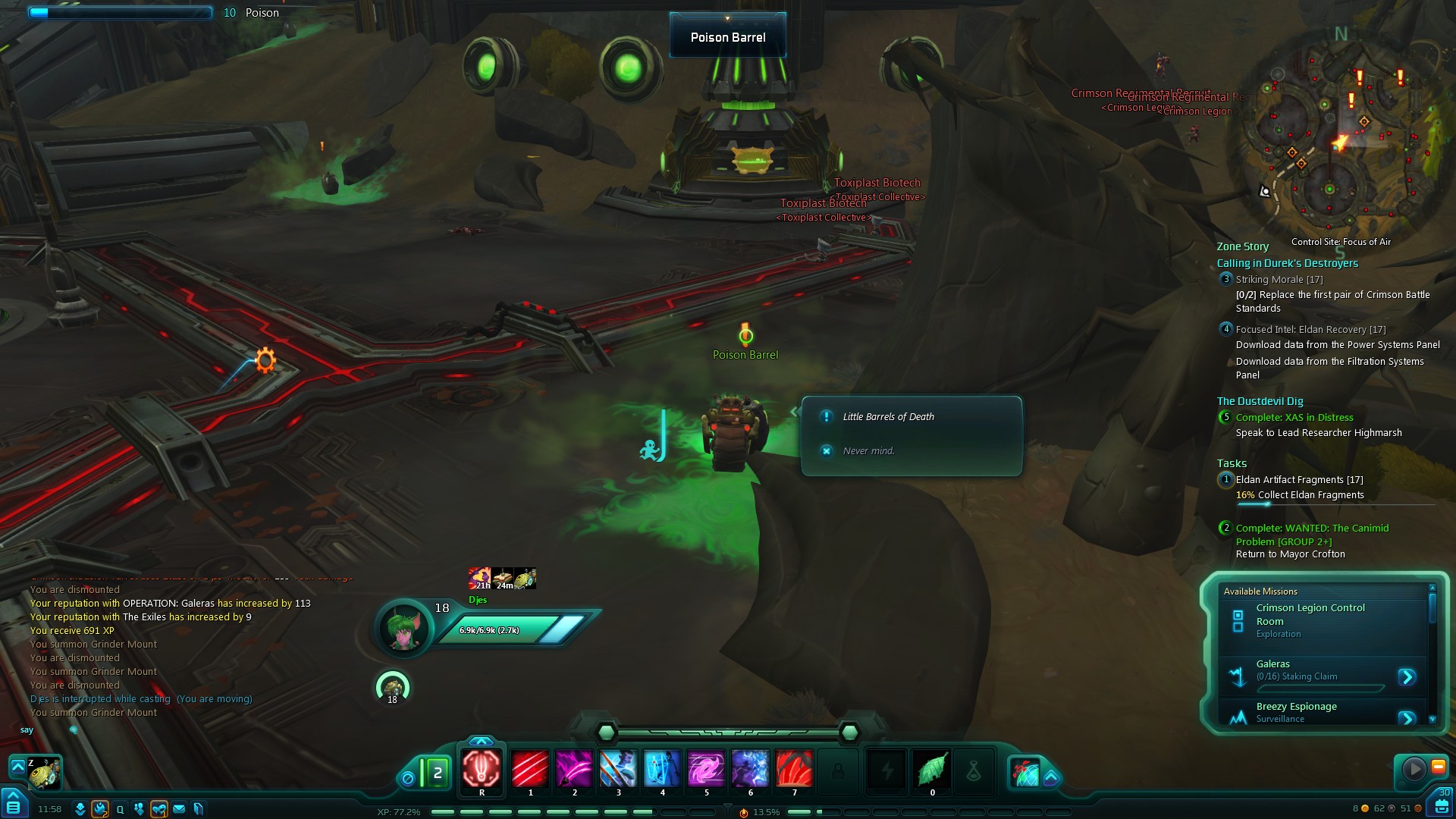Open the Galeras Staking Claim mission arrow
The height and width of the screenshot is (819, 1456).
coord(1407,676)
